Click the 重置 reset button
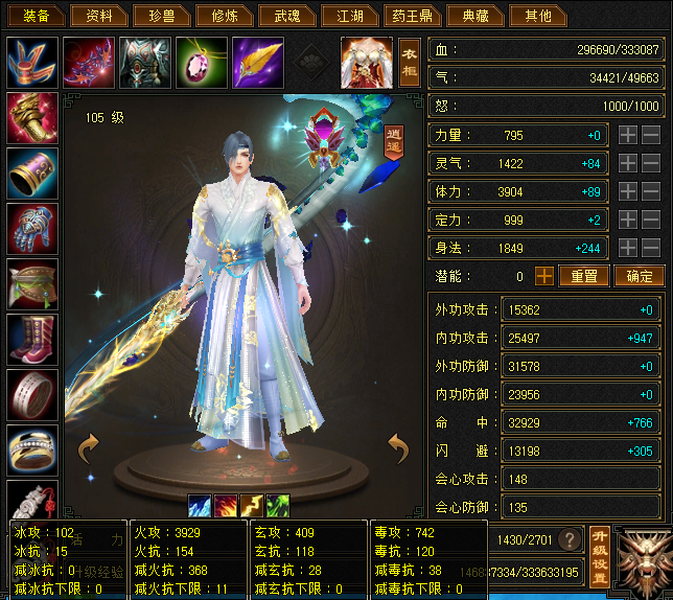 pyautogui.click(x=584, y=276)
